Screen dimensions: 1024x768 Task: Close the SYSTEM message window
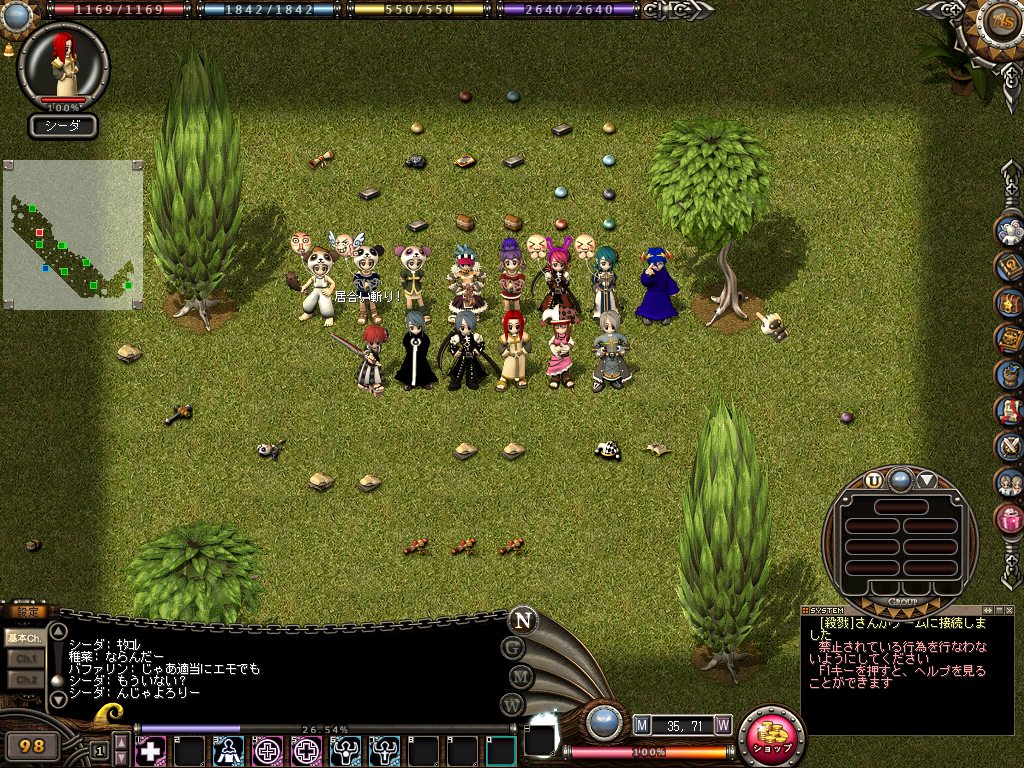pos(1009,609)
